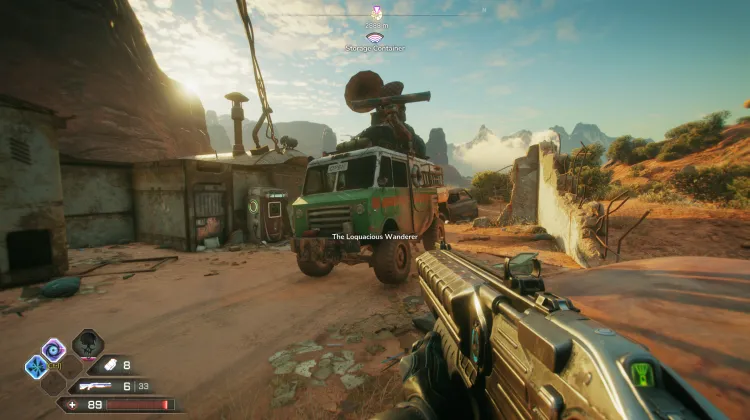Select the shotgun weapon icon
750x420 pixels.
click(x=96, y=386)
